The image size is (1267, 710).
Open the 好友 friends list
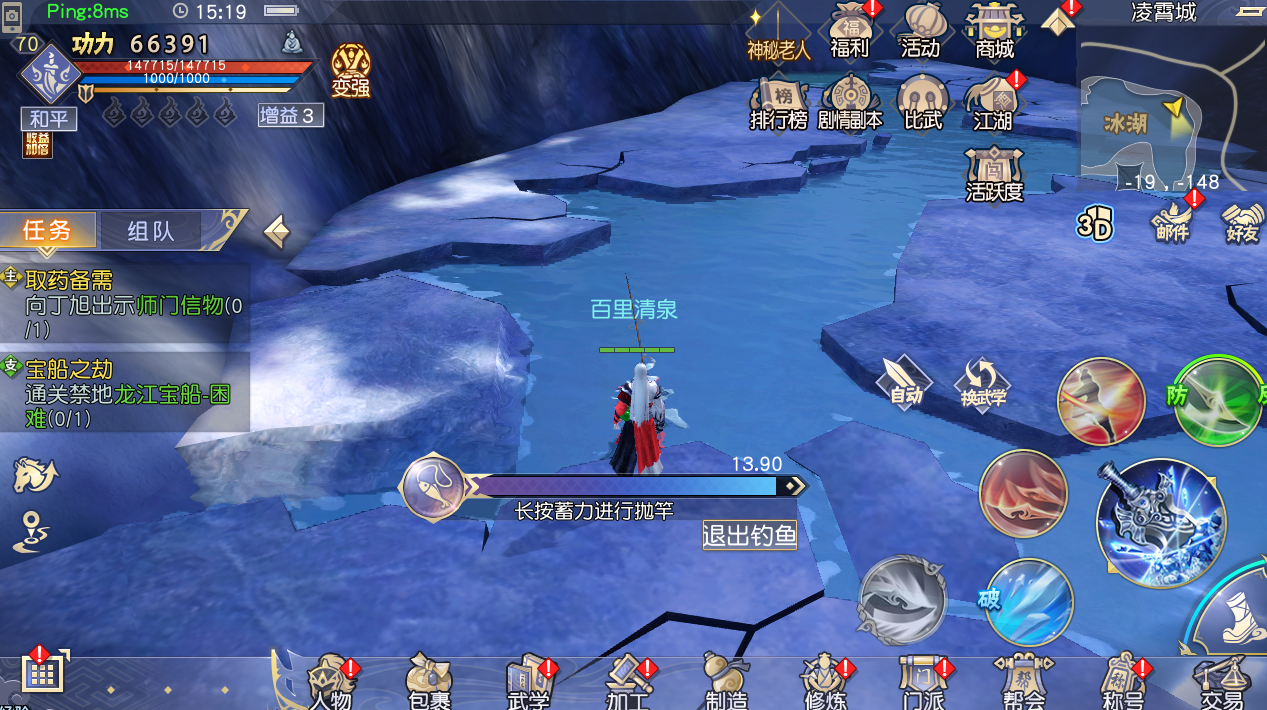pyautogui.click(x=1242, y=222)
